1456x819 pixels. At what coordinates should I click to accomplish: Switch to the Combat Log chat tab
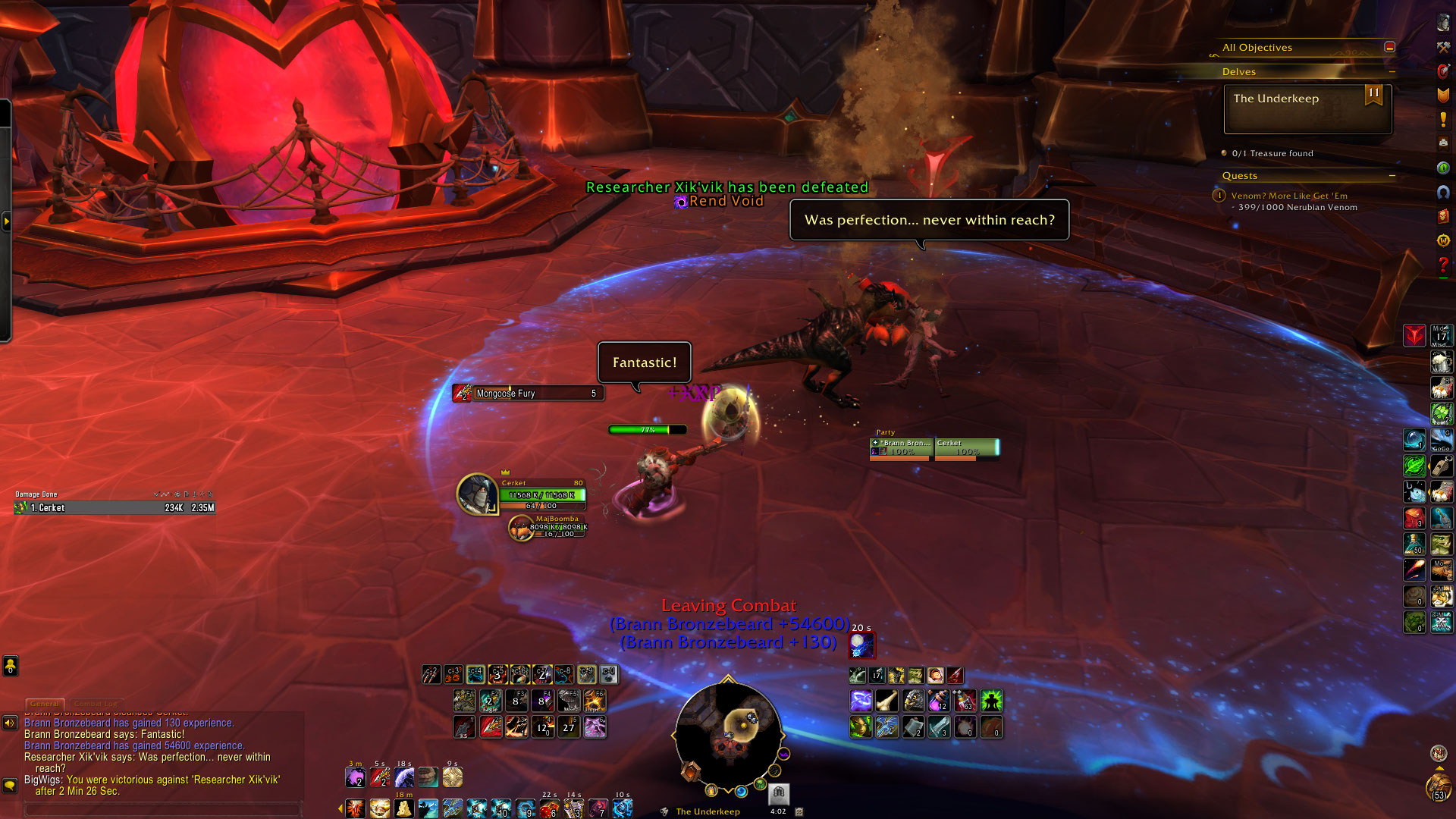click(96, 704)
